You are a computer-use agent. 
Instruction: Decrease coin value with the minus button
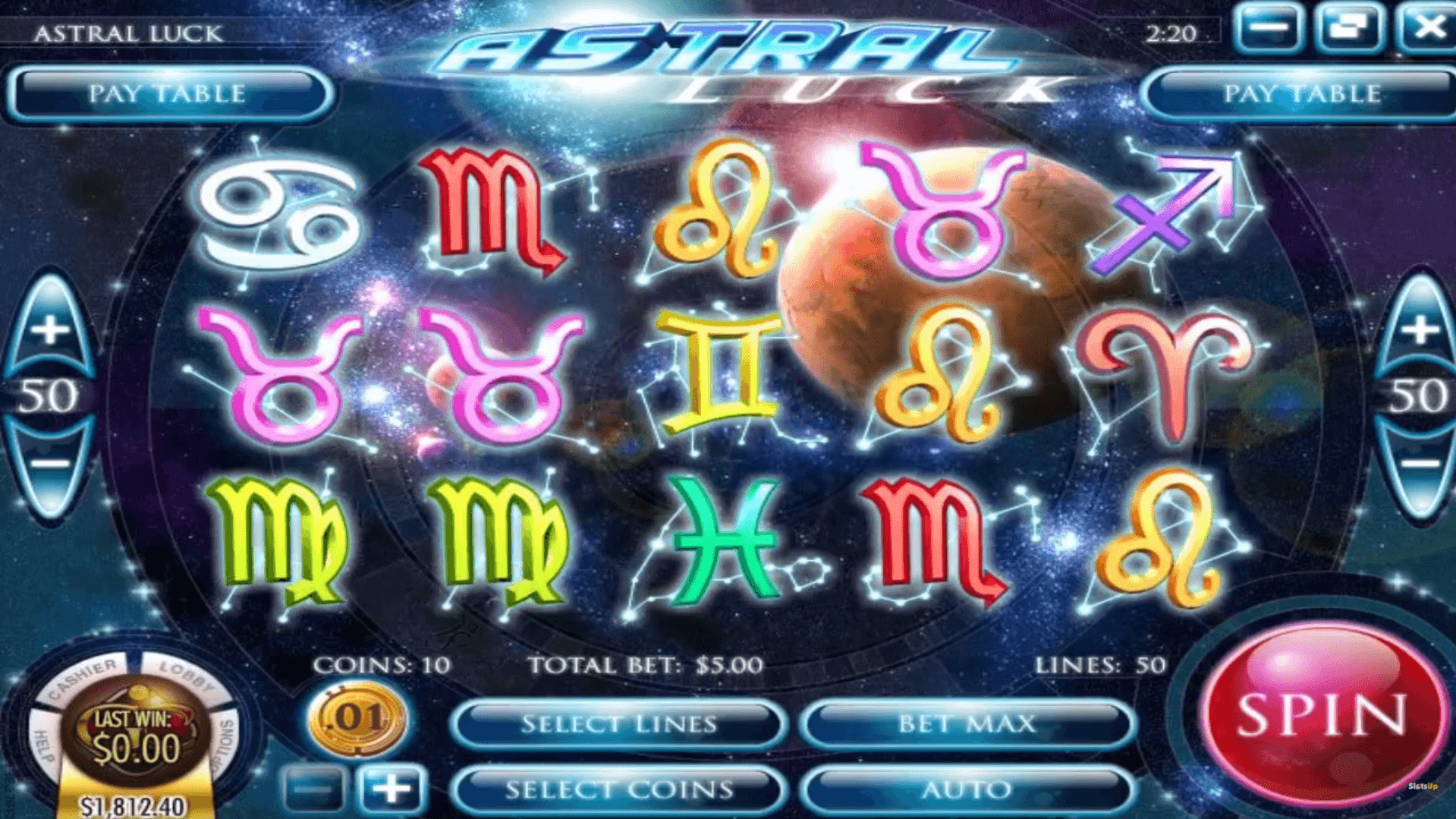(x=313, y=789)
